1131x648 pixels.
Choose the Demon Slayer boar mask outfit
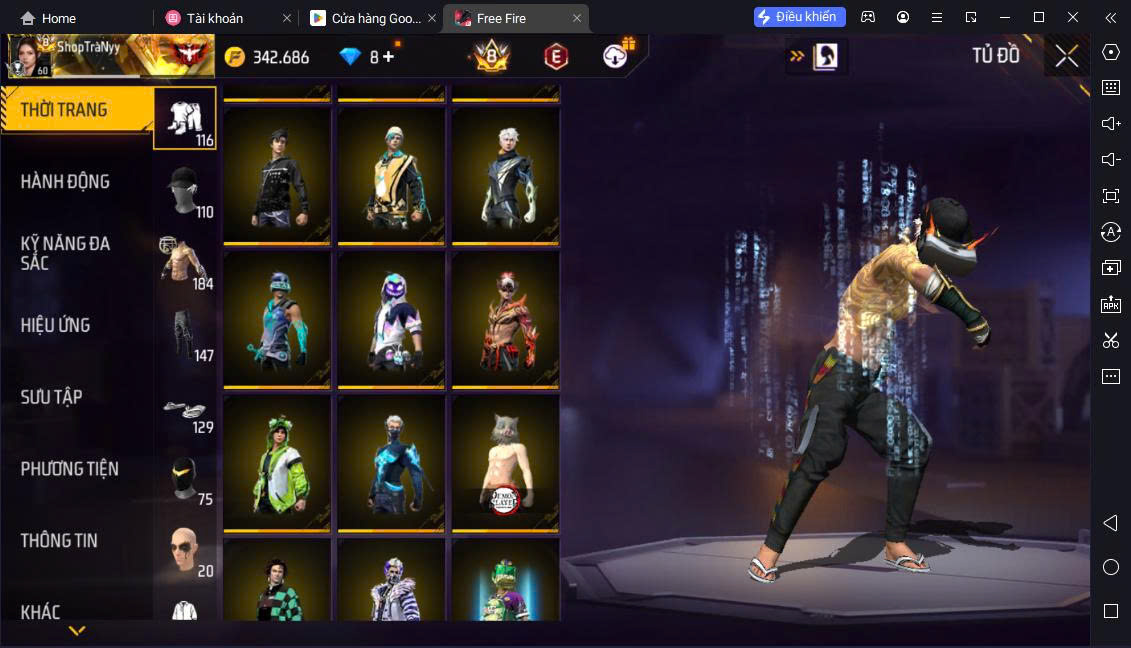click(x=505, y=464)
